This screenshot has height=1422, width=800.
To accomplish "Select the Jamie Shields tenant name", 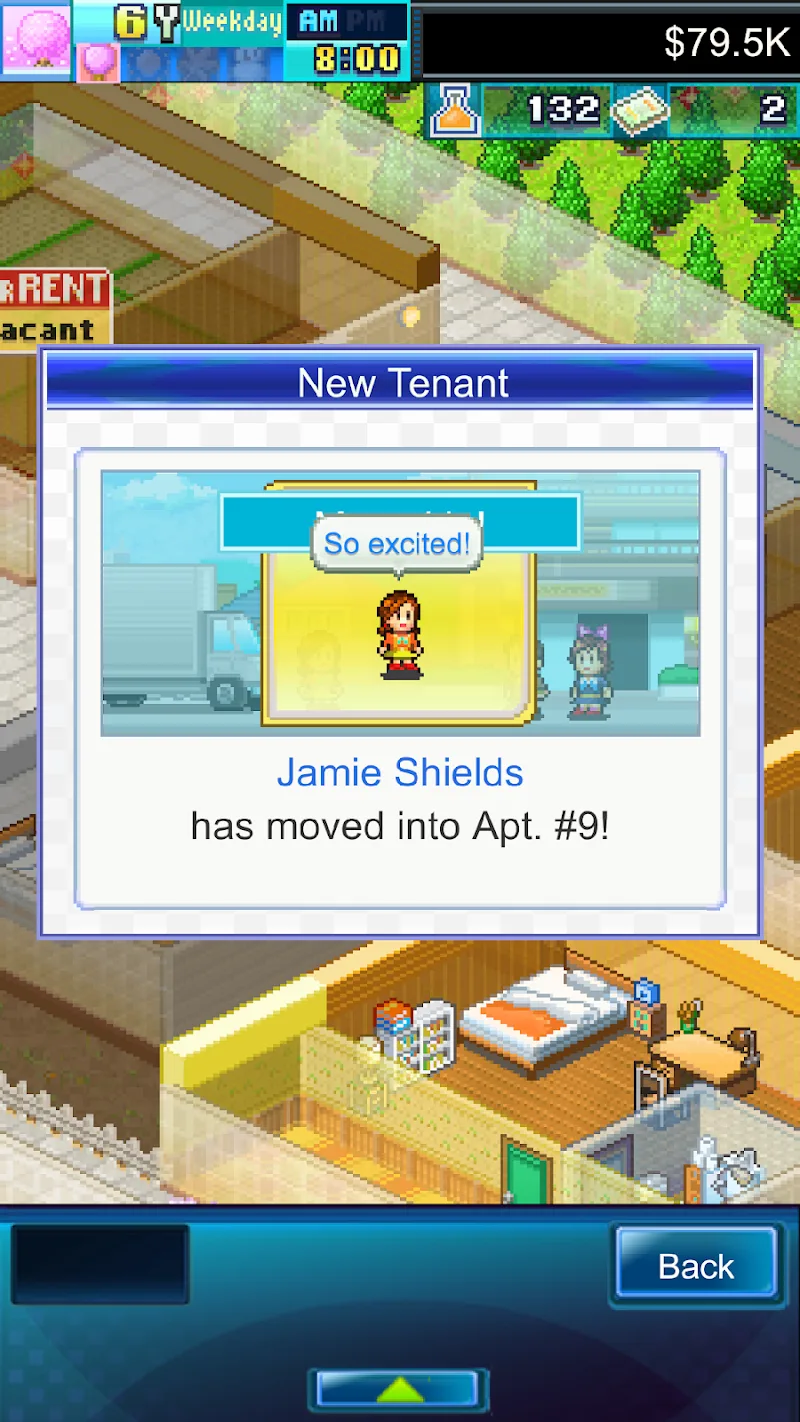I will [400, 773].
